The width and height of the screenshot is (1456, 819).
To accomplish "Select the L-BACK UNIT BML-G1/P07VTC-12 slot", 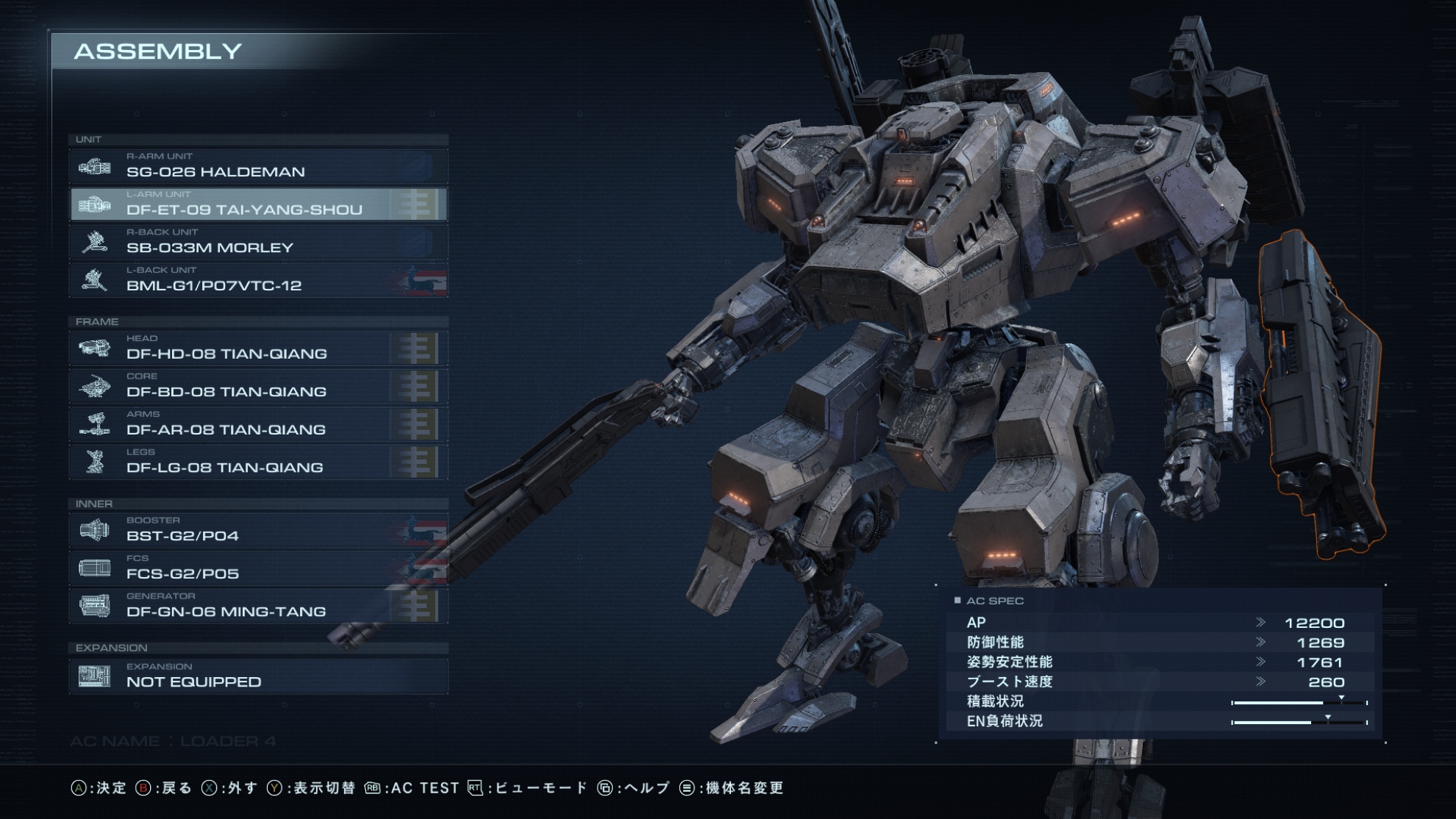I will coord(258,280).
